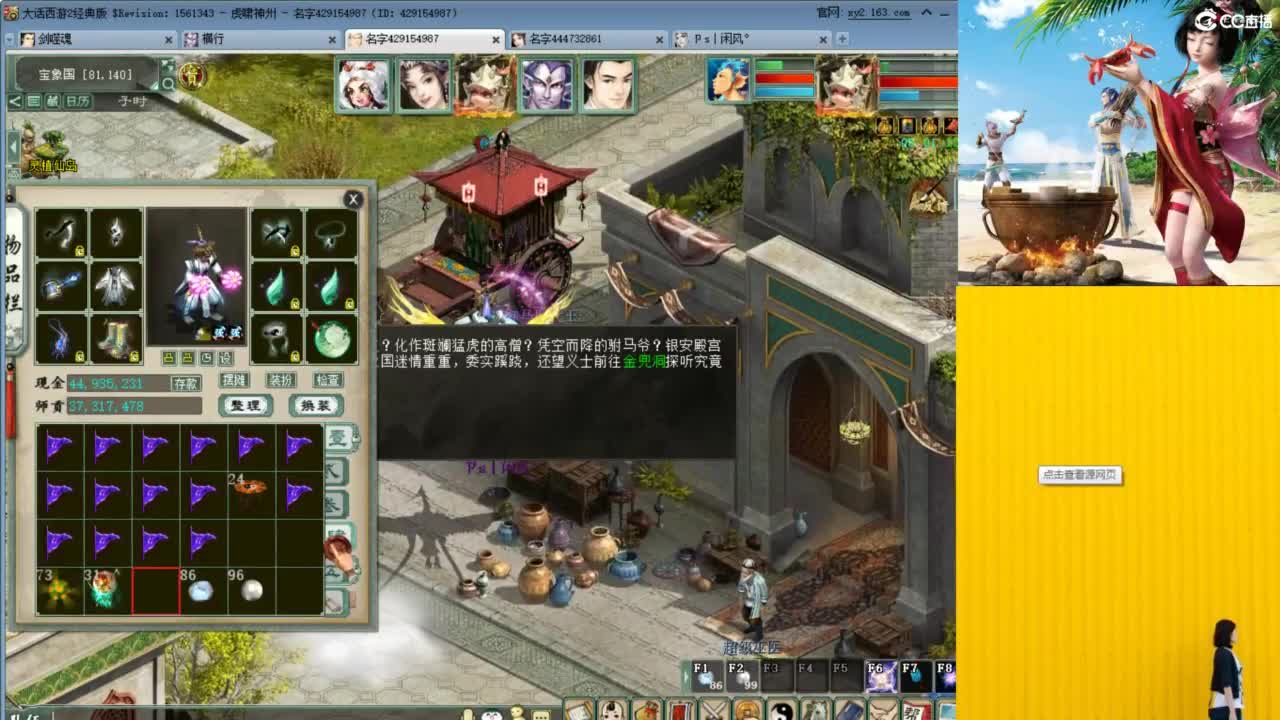Viewport: 1280px width, 720px height.
Task: Open the copper coin icon in bottom toolbar
Action: [x=746, y=708]
